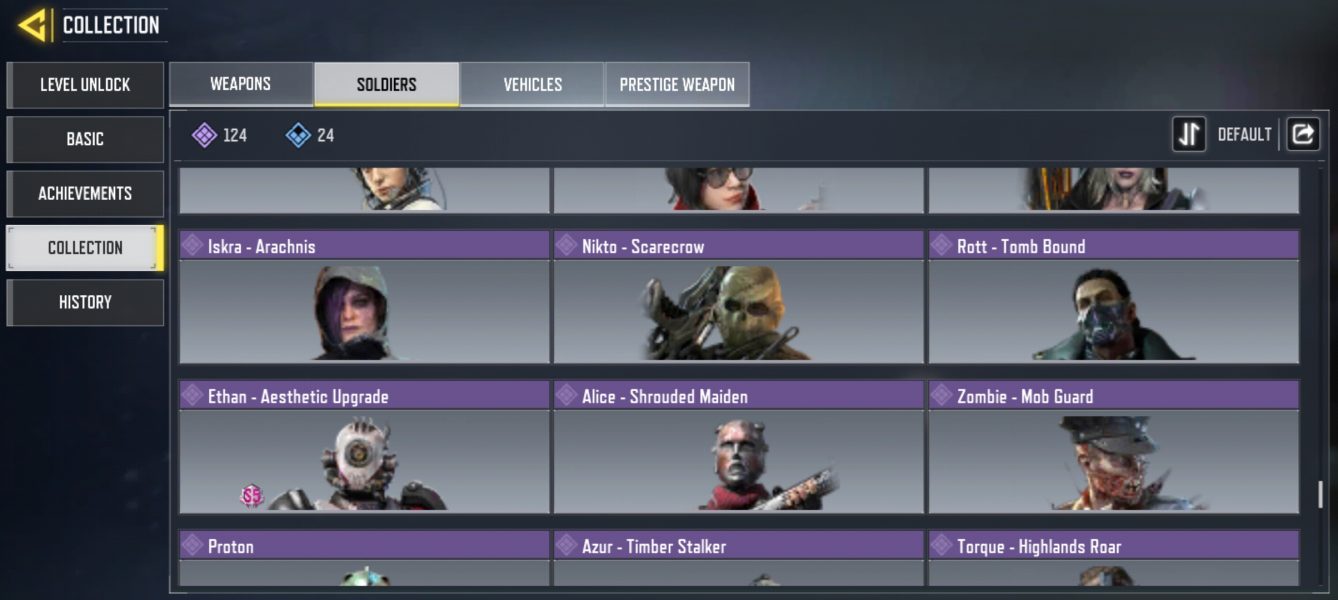Select the Soldiers tab
This screenshot has width=1338, height=600.
tap(386, 84)
